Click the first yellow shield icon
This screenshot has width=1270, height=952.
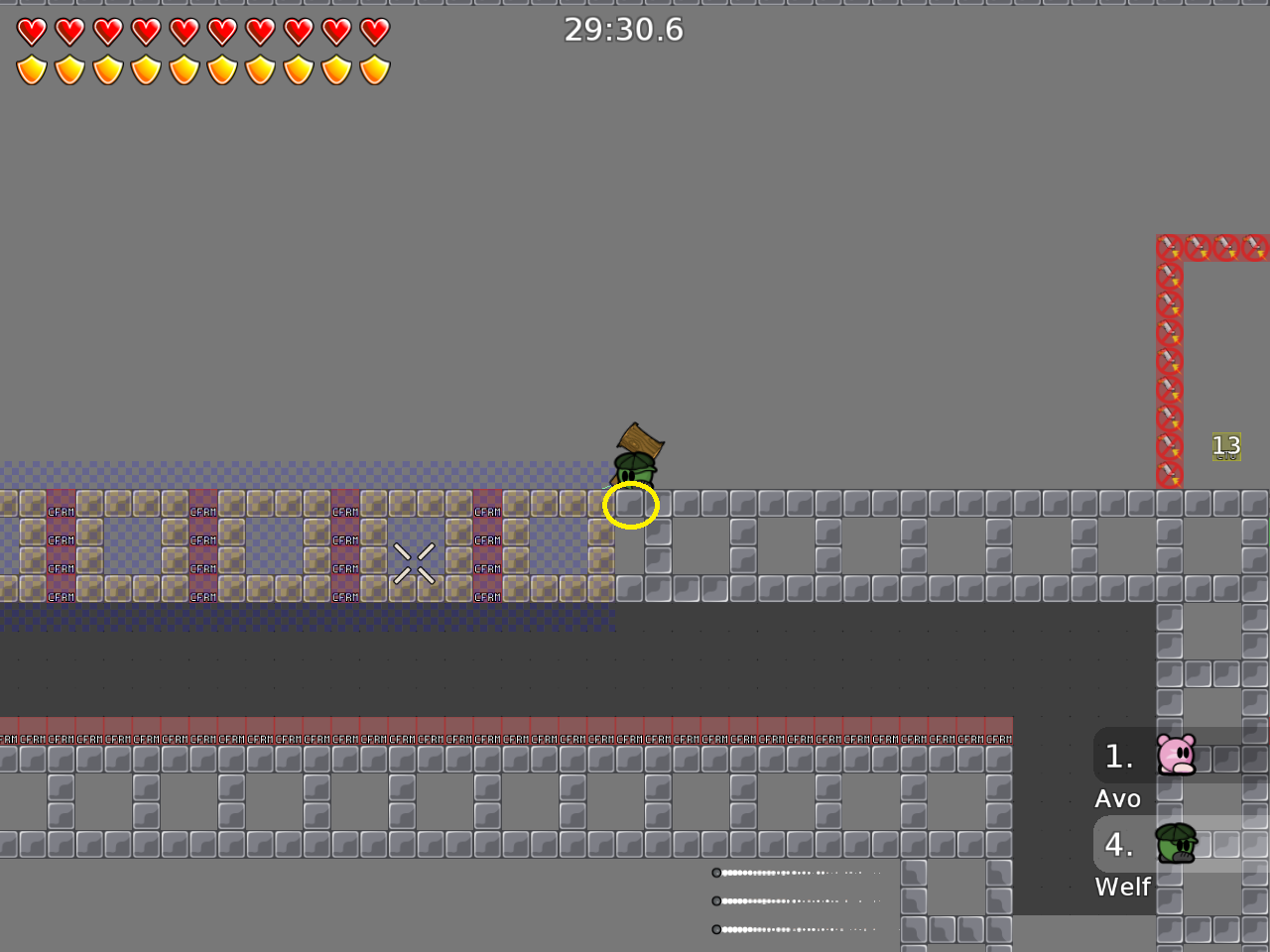click(x=33, y=69)
